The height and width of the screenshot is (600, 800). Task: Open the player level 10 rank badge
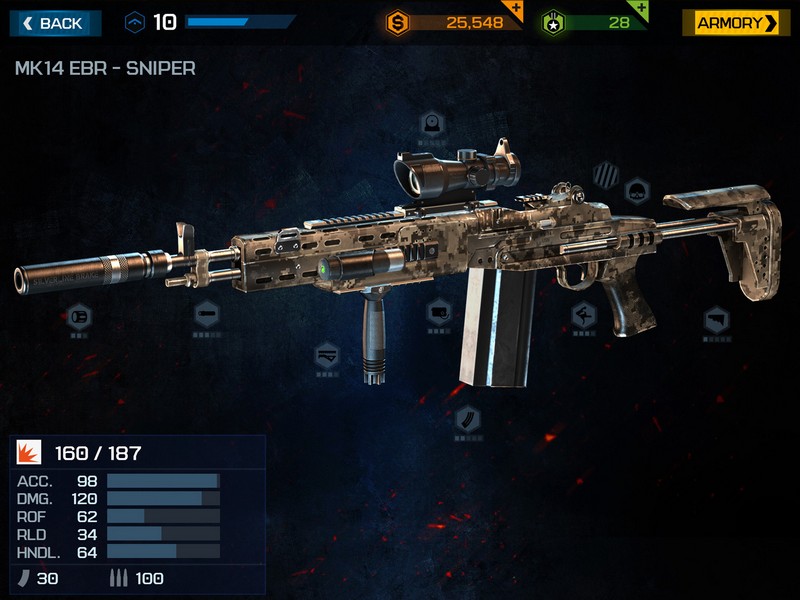pos(136,22)
